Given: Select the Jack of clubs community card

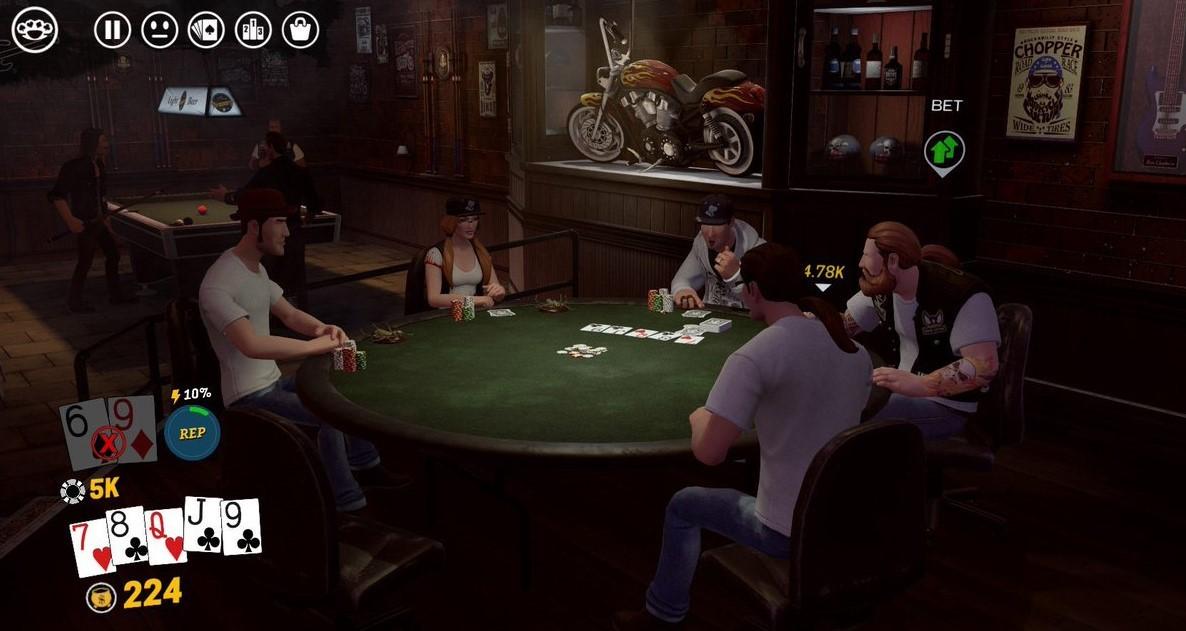Looking at the screenshot, I should pyautogui.click(x=204, y=527).
